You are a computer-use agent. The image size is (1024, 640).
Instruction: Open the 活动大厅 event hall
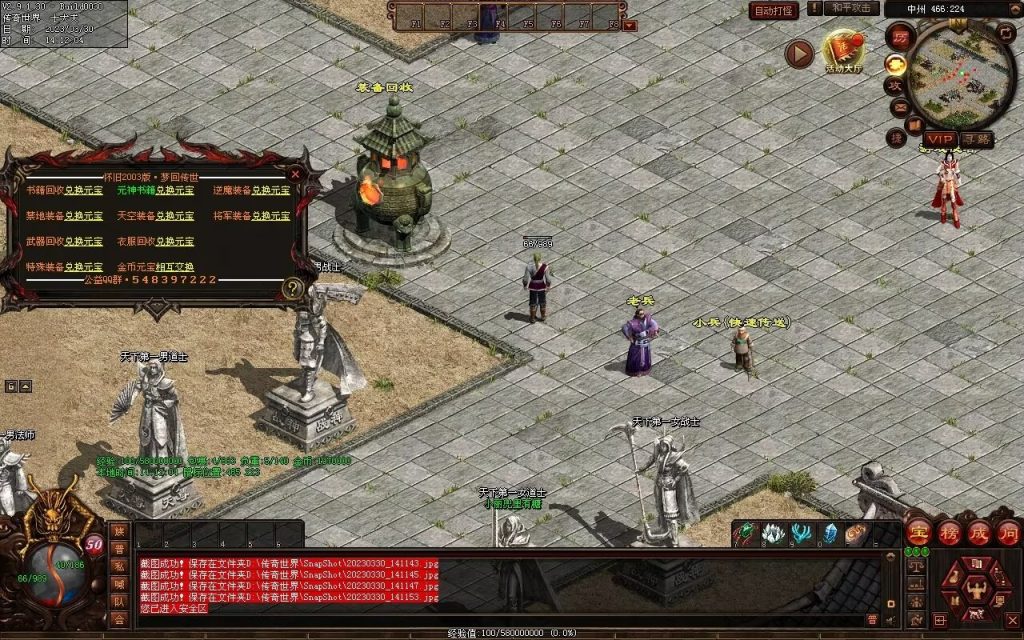pos(842,52)
